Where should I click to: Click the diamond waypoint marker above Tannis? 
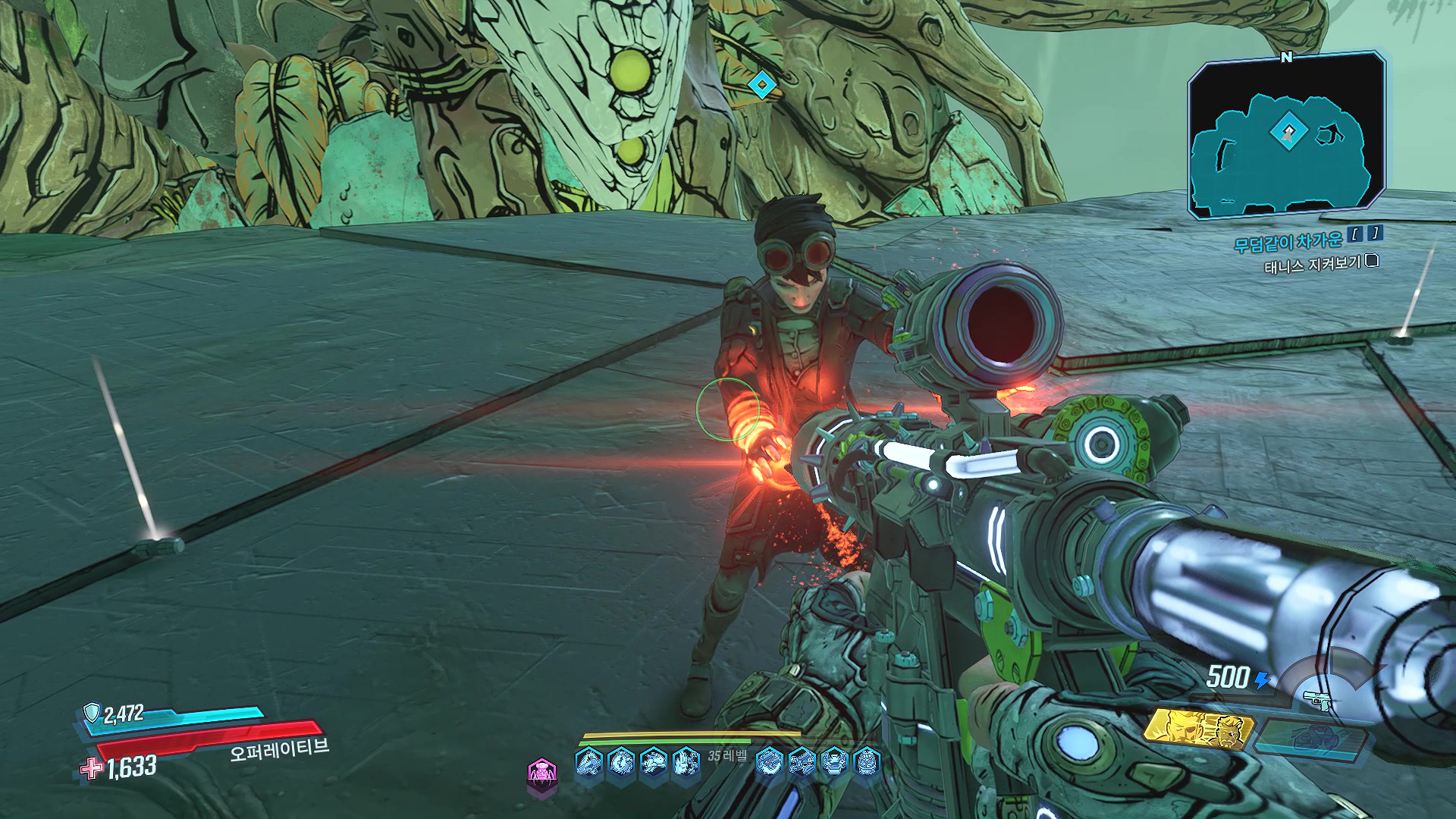click(x=760, y=85)
